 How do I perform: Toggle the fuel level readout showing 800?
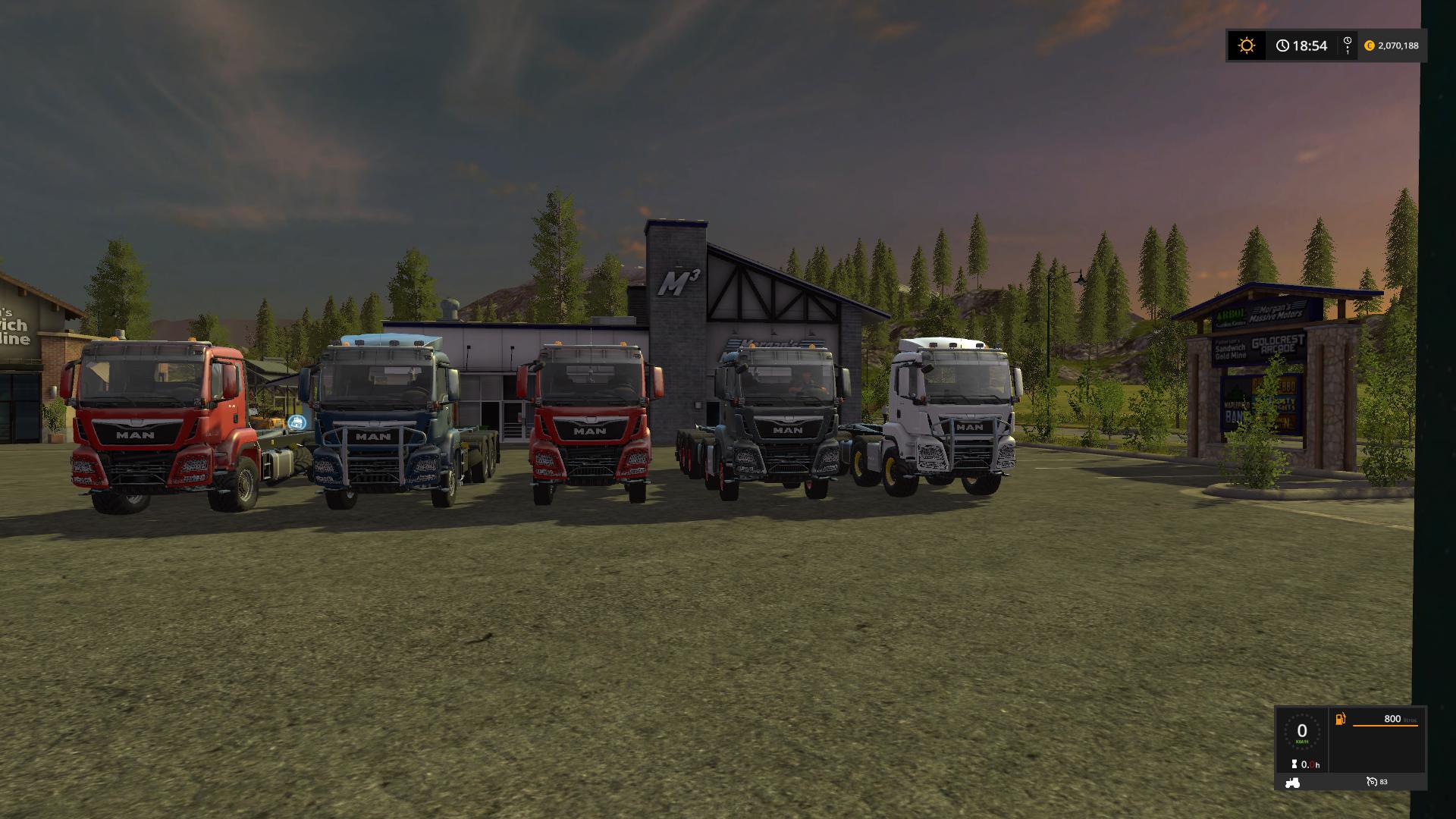click(1392, 718)
